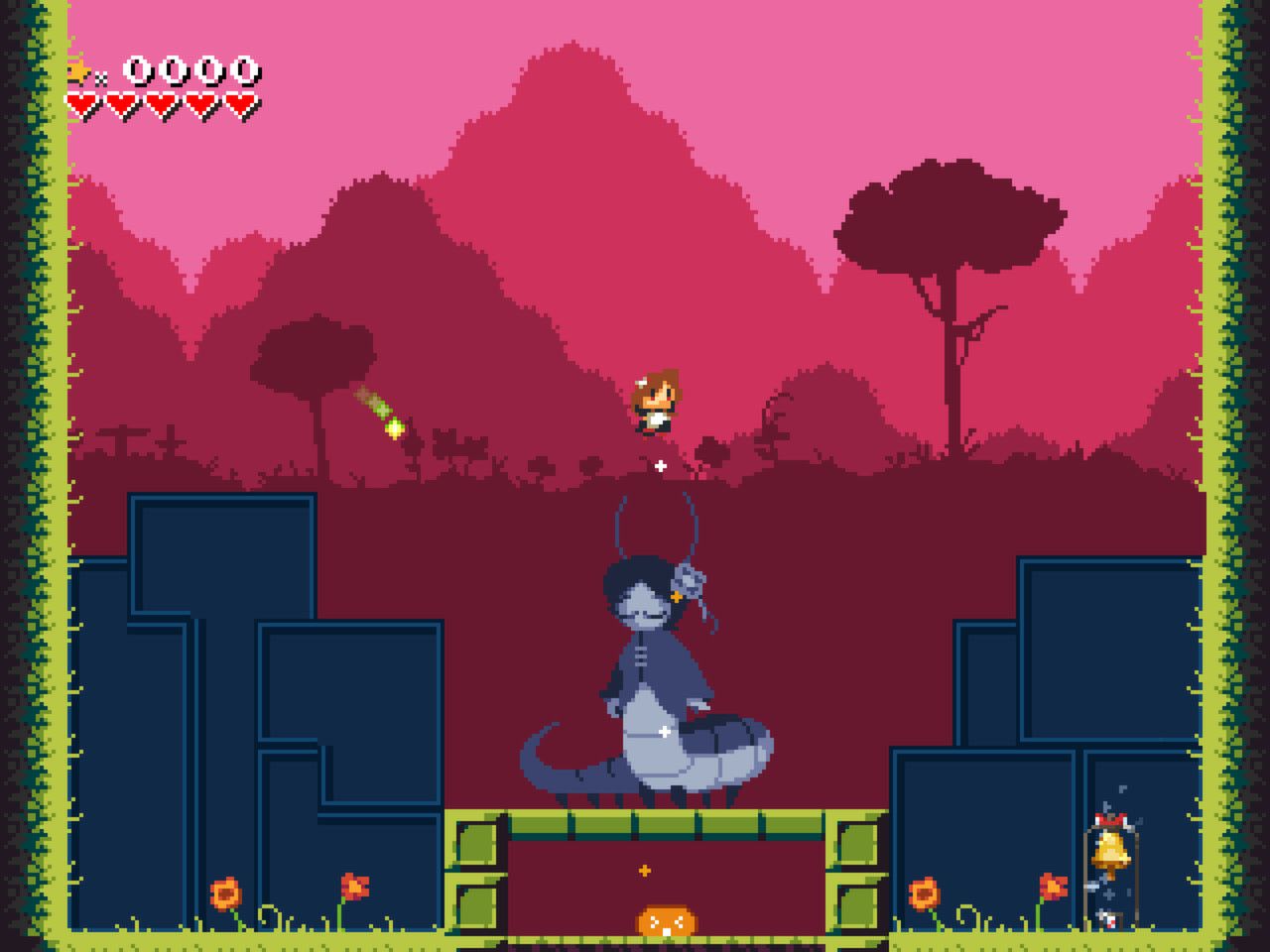Click the centipede boss's smiling face
The image size is (1270, 952).
643,610
